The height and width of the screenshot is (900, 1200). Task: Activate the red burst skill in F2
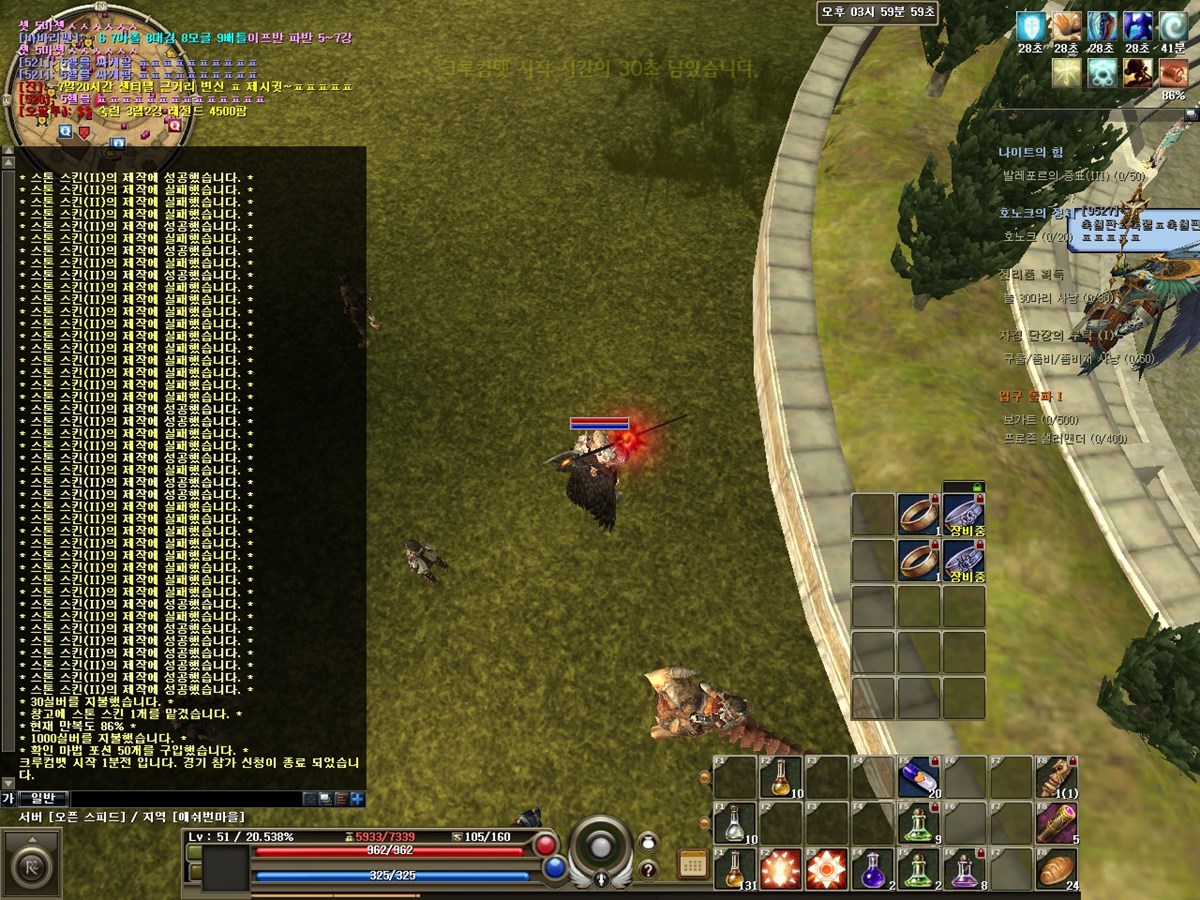click(x=781, y=868)
